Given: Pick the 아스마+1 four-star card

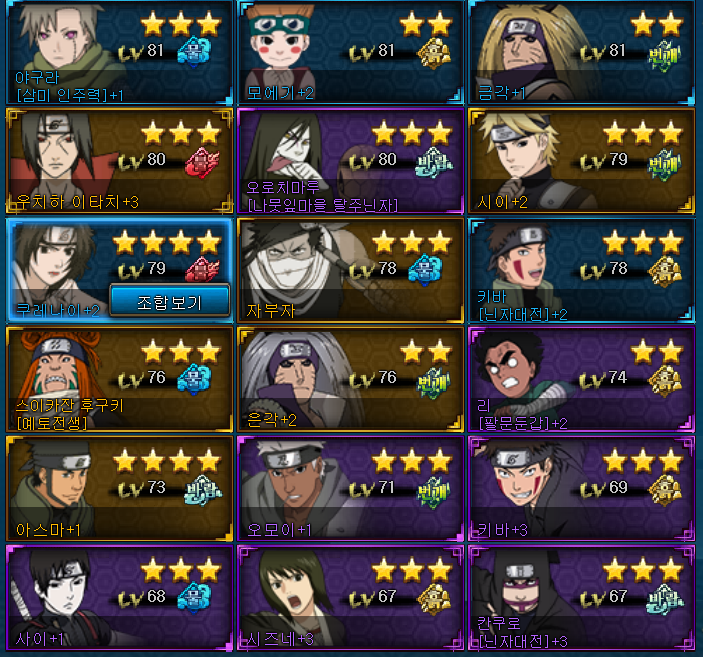Looking at the screenshot, I should coord(119,487).
